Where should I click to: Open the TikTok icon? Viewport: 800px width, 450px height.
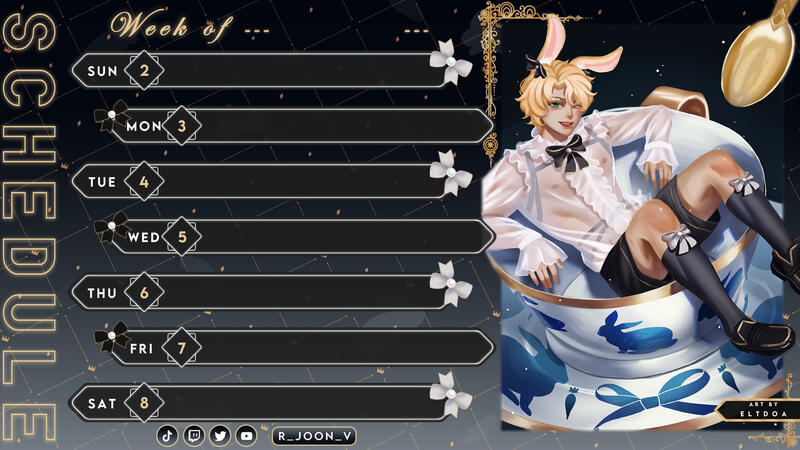pos(168,436)
